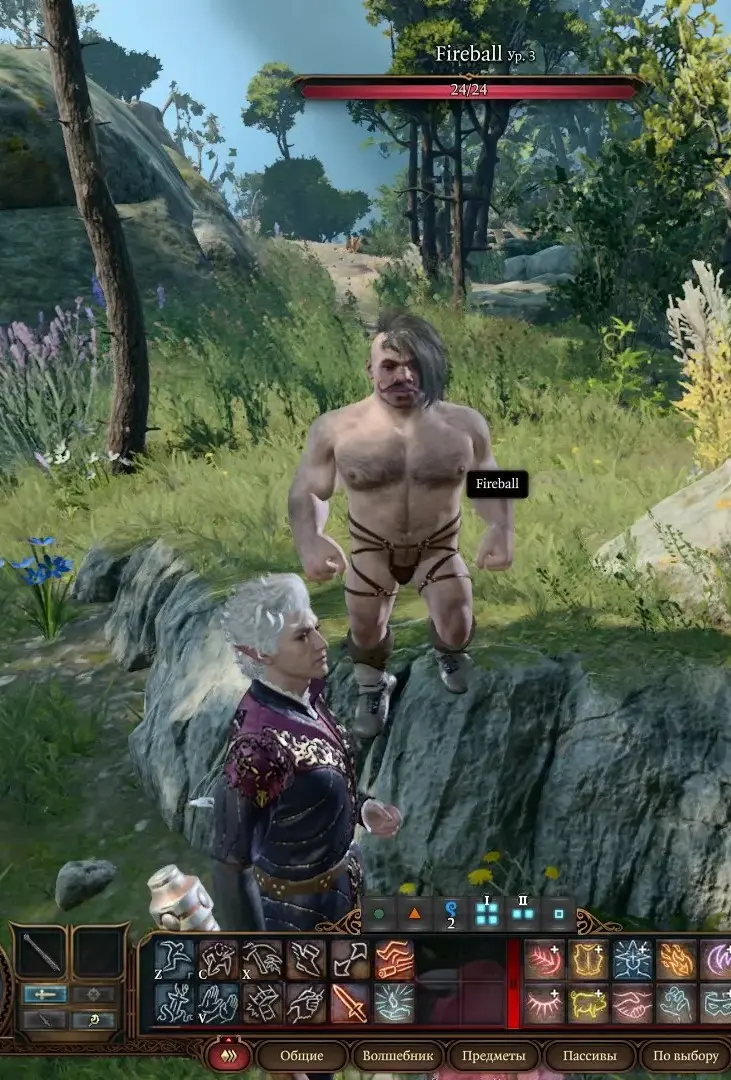Switch to the Общие hotbar tab
This screenshot has width=731, height=1080.
click(302, 1056)
